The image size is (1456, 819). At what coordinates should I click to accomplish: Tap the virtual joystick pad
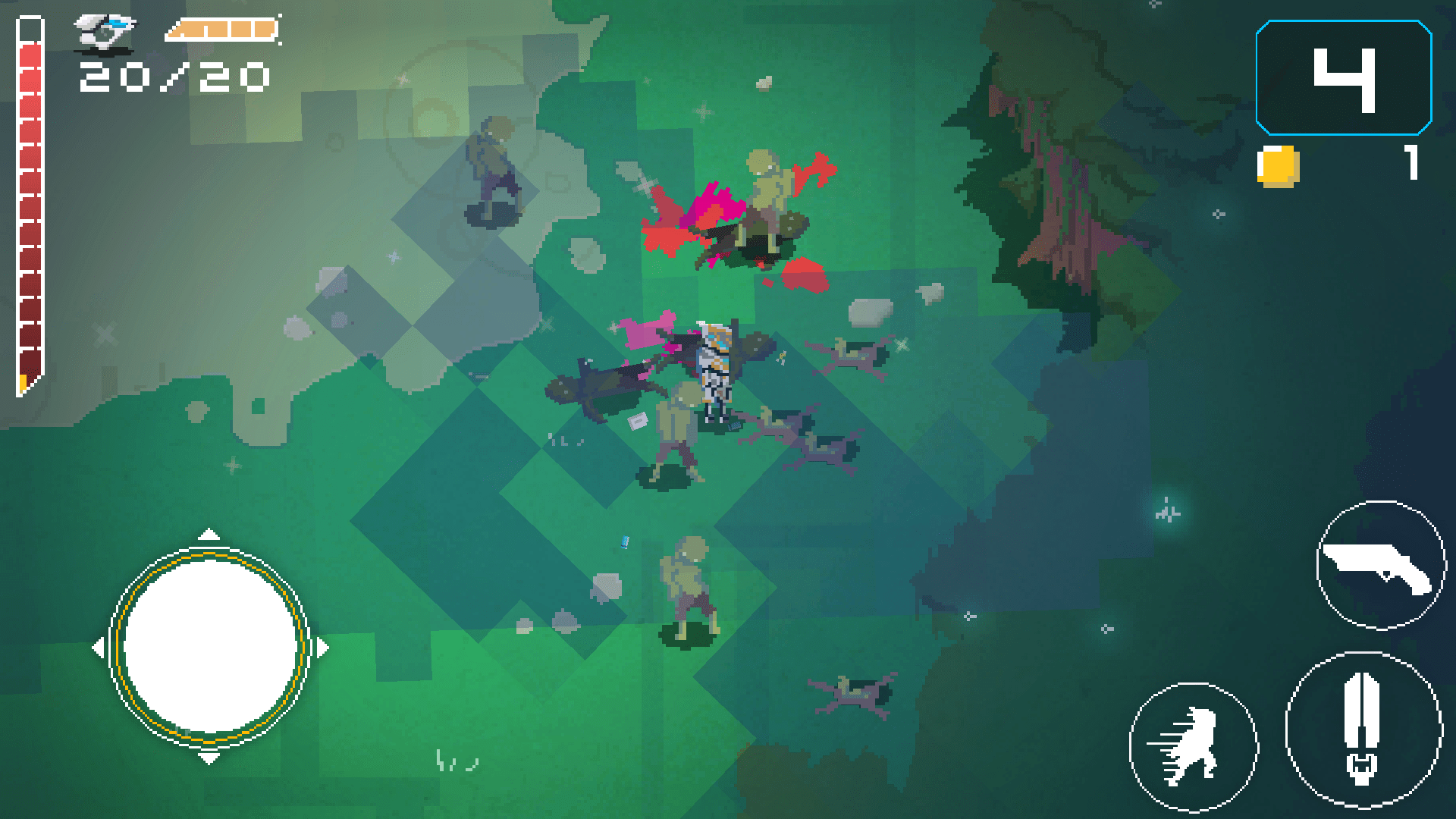click(210, 647)
